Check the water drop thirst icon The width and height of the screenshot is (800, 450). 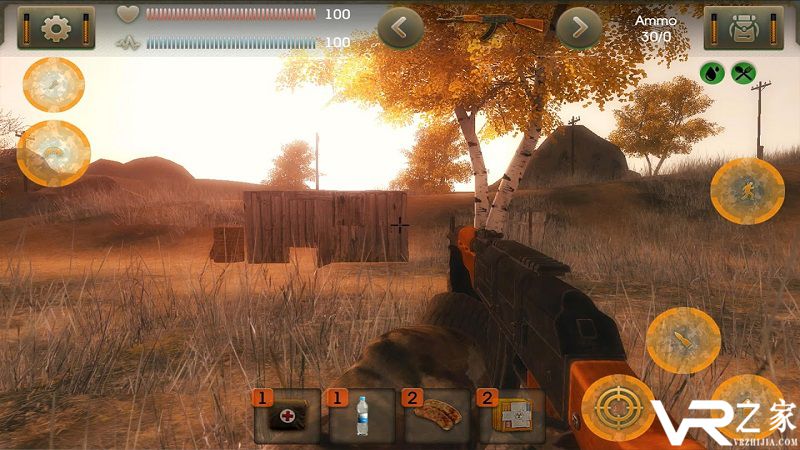click(711, 72)
